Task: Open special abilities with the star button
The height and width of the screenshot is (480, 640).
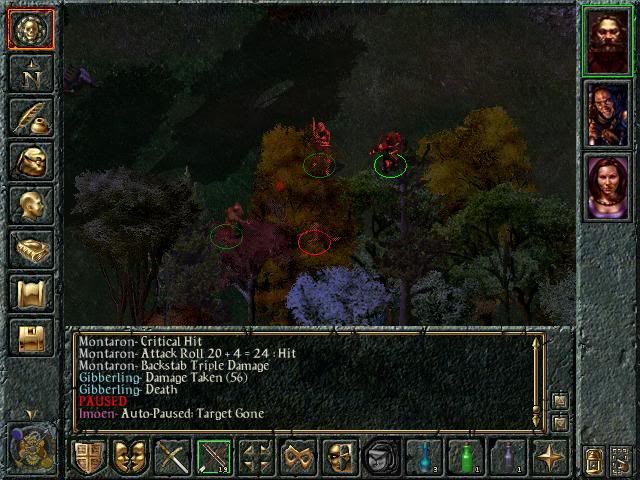Action: [x=551, y=458]
